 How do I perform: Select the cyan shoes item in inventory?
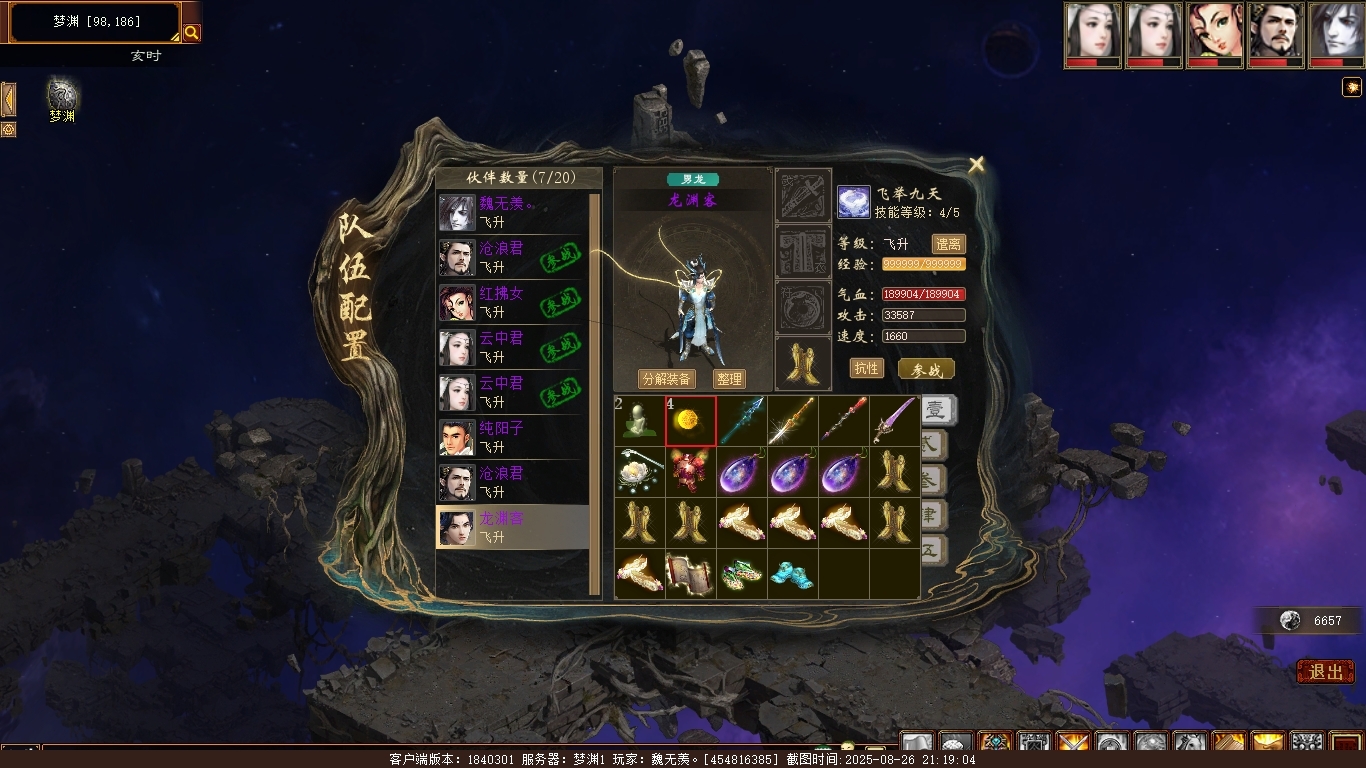tap(793, 574)
